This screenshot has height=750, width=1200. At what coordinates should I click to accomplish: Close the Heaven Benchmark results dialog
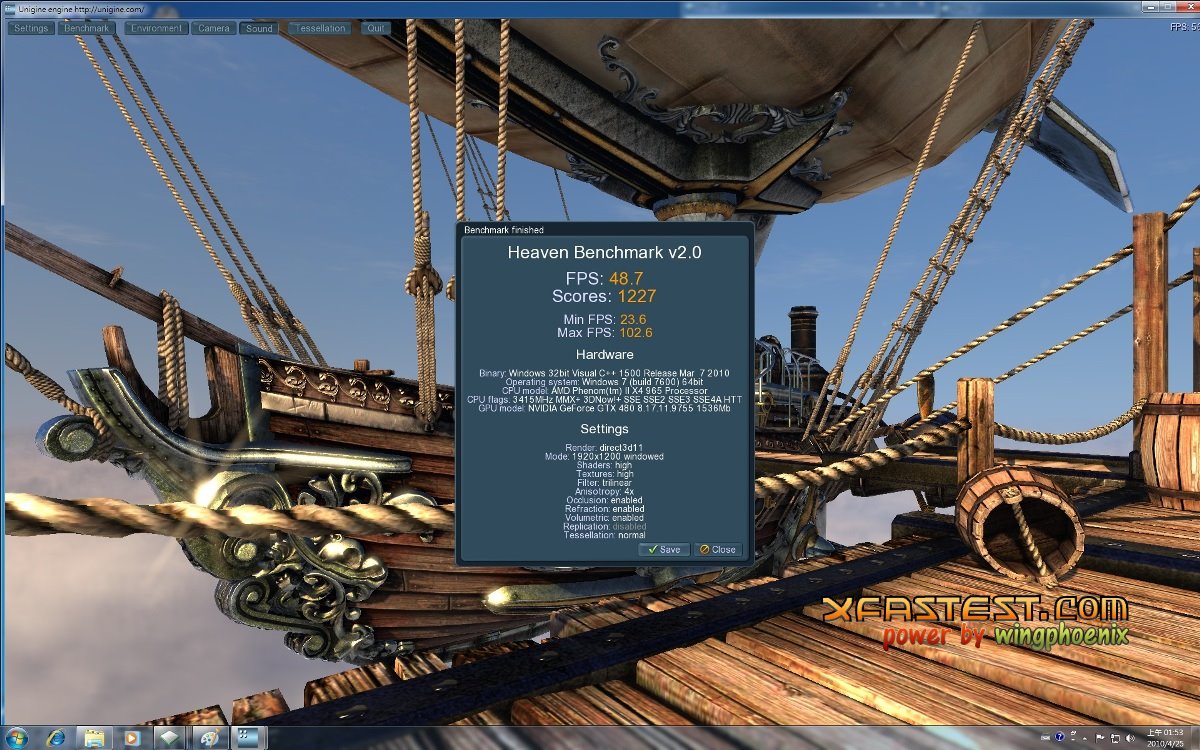click(717, 549)
